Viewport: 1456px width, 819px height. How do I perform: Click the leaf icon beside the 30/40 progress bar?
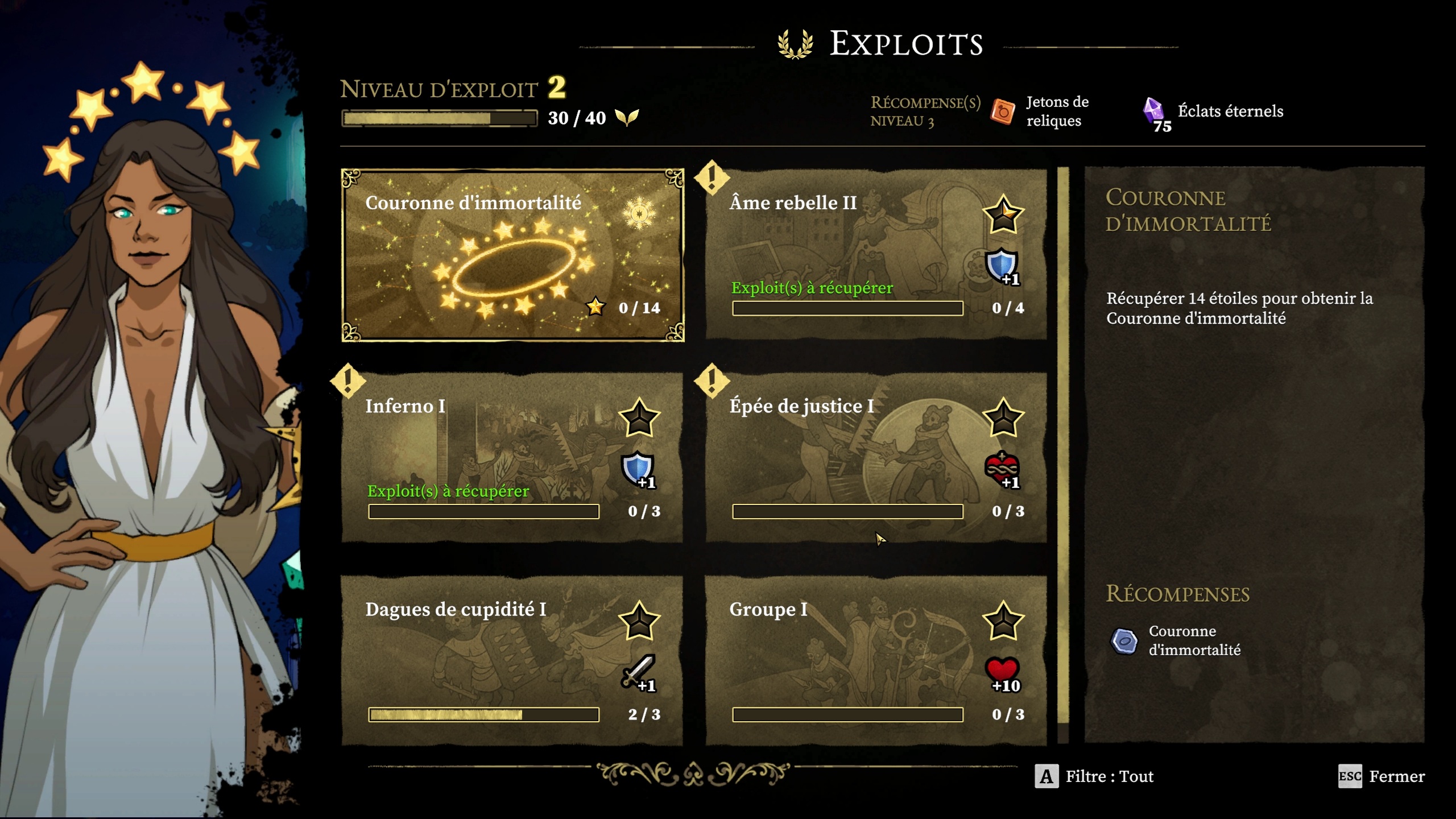pos(626,118)
